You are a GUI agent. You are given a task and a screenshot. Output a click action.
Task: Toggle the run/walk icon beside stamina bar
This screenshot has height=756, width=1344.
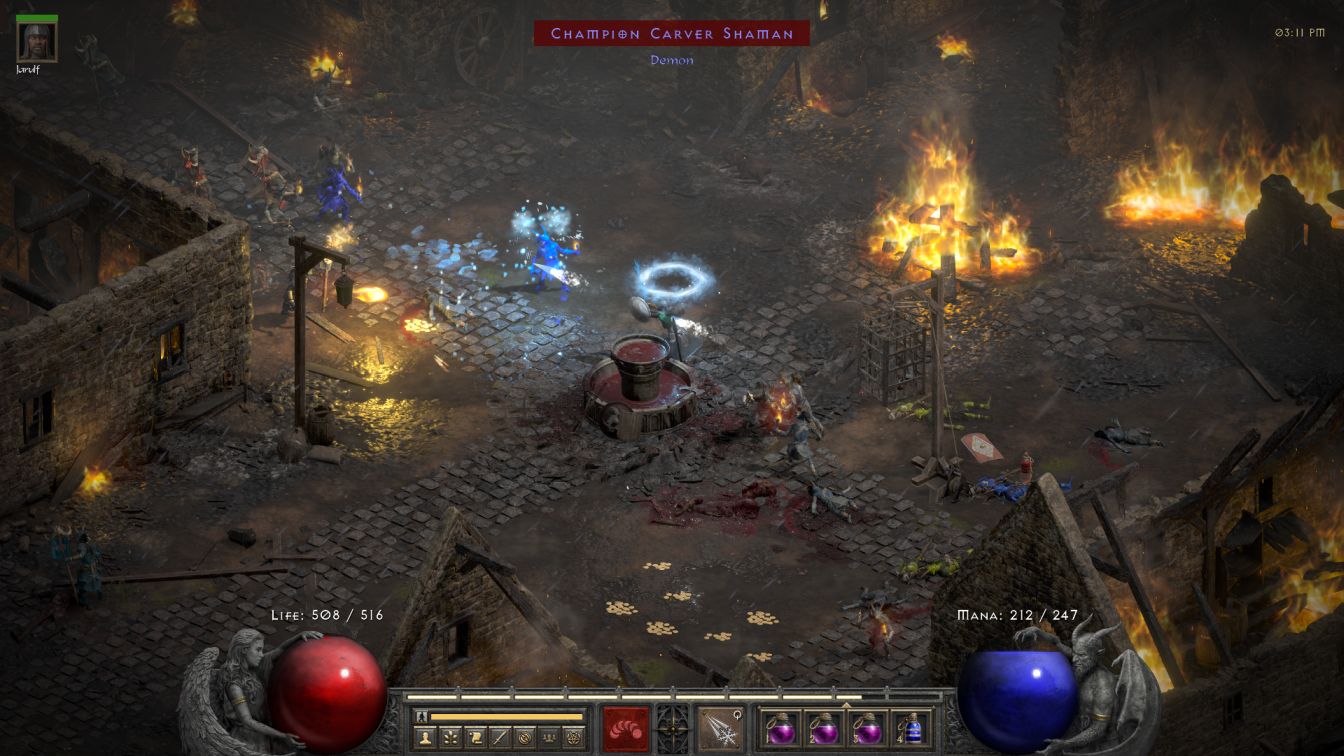click(x=422, y=716)
